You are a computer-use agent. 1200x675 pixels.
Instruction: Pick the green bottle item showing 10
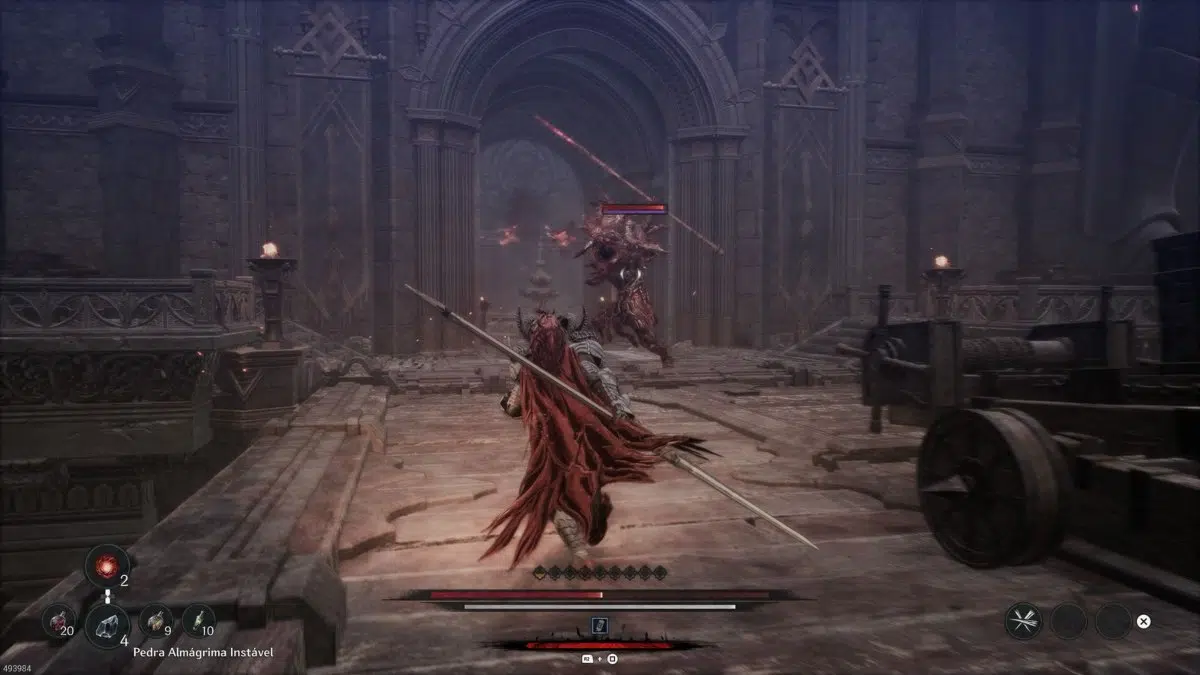[200, 620]
